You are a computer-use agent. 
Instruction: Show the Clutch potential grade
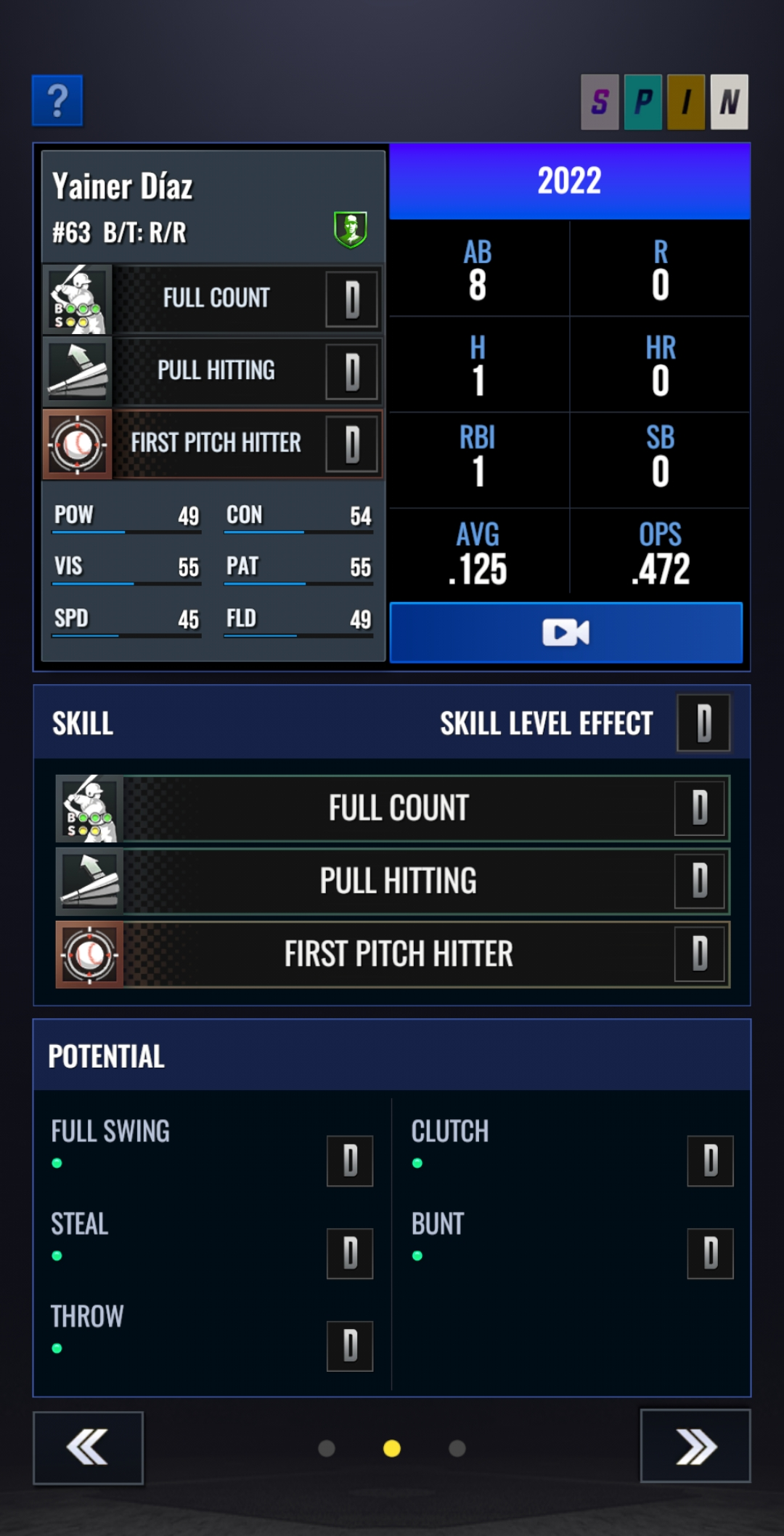[x=710, y=1161]
